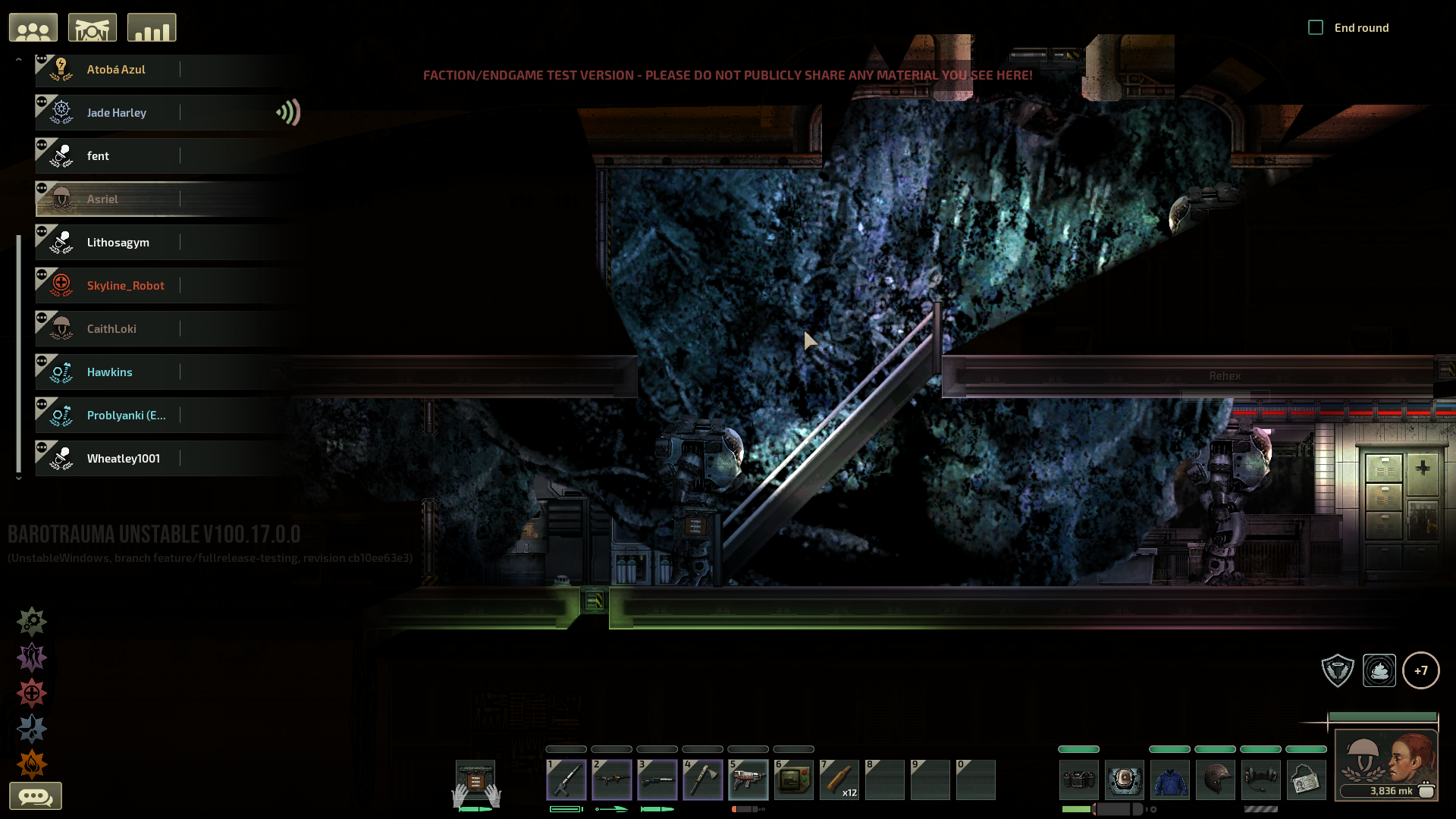Choose Skyline_Robot from the crew list
Image resolution: width=1456 pixels, height=819 pixels.
click(x=125, y=286)
